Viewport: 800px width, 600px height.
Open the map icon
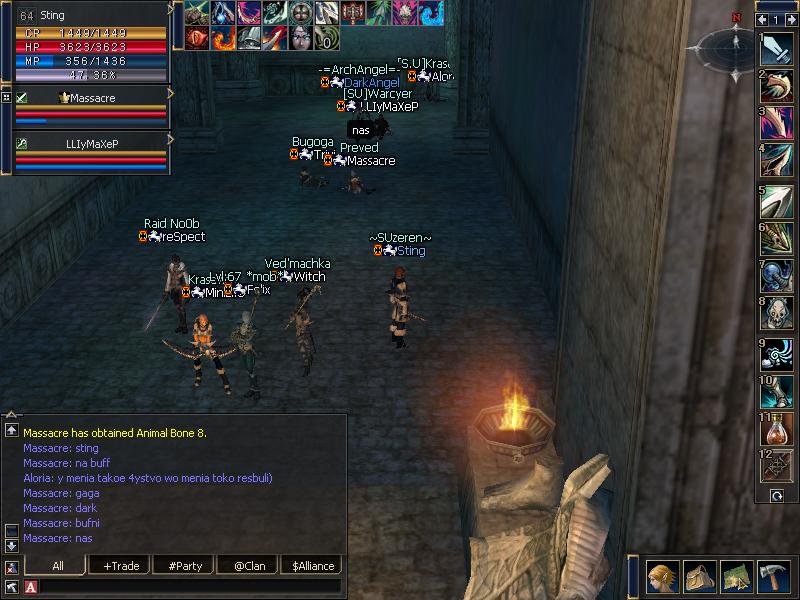[x=737, y=577]
